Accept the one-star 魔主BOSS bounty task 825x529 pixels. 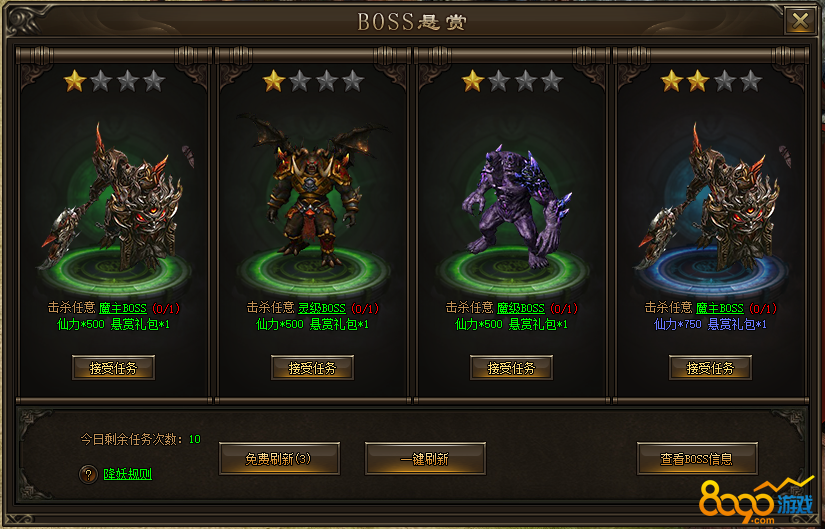point(113,368)
